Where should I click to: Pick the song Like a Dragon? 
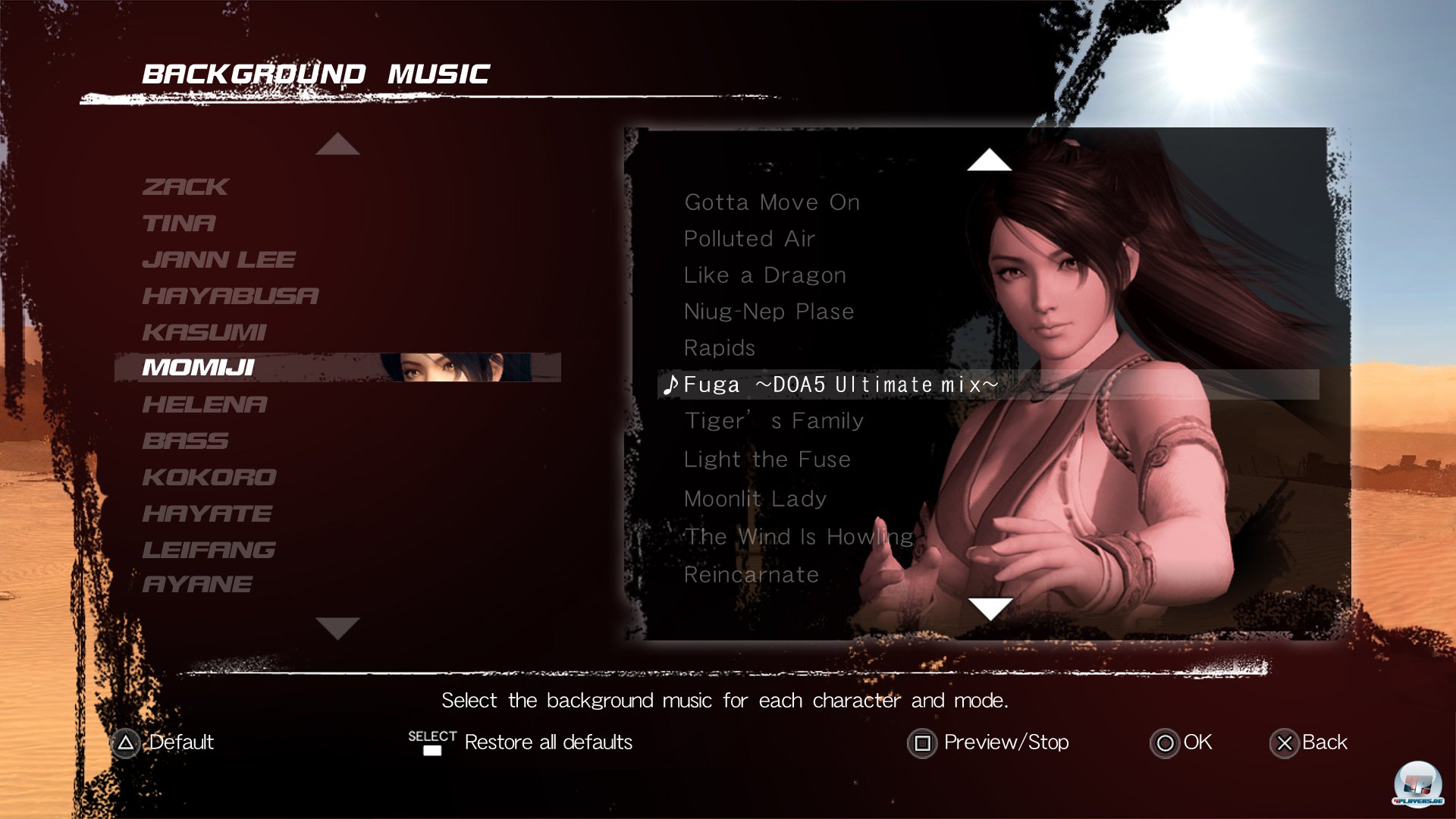click(x=764, y=275)
